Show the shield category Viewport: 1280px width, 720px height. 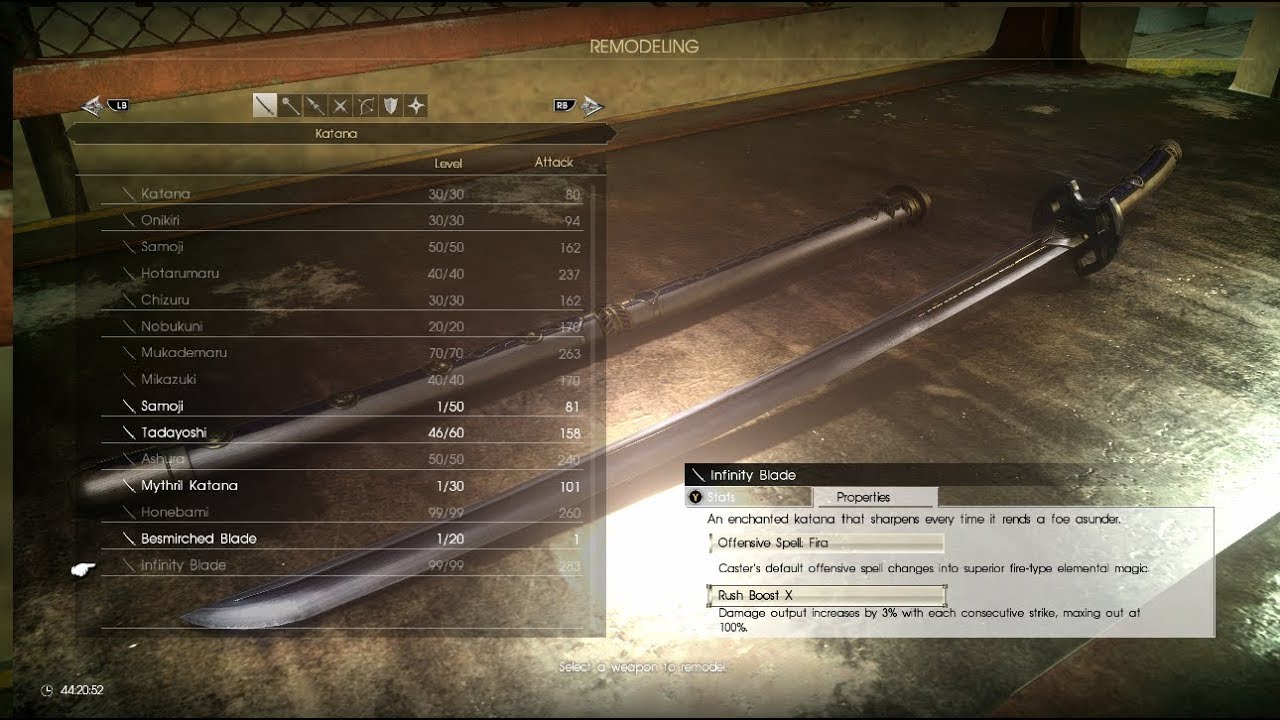[391, 105]
